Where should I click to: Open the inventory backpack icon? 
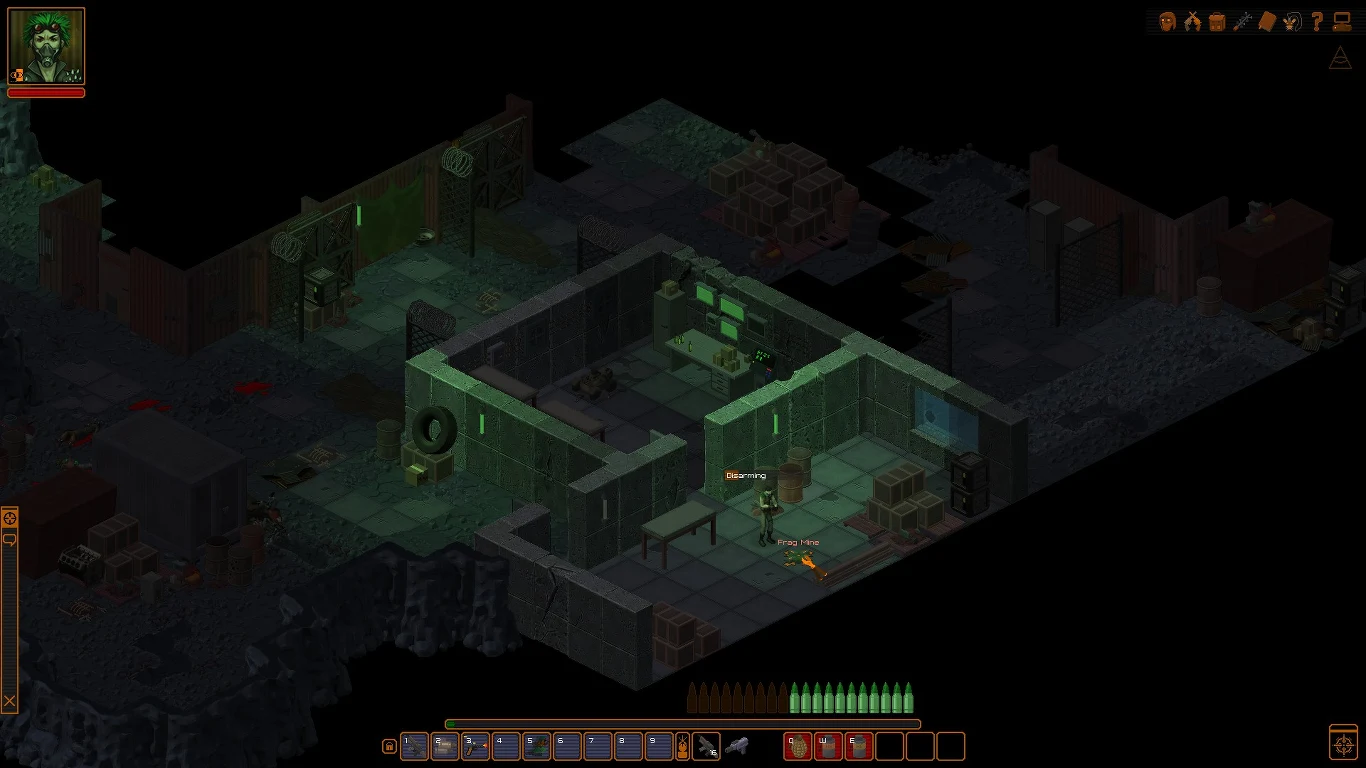tap(1218, 21)
